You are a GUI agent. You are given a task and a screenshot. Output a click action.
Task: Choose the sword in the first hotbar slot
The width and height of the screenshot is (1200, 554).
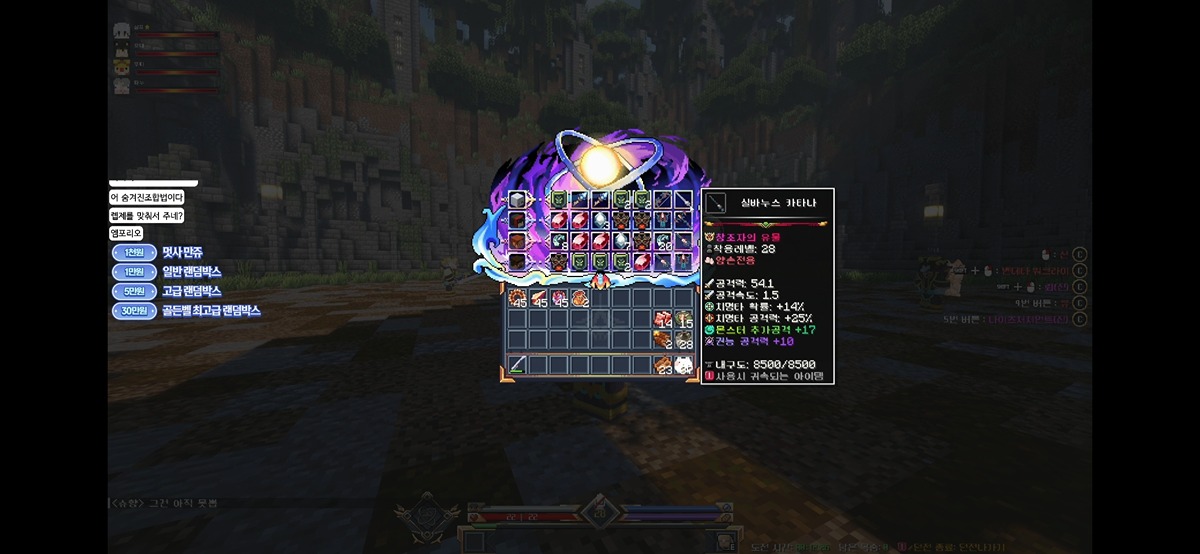518,365
